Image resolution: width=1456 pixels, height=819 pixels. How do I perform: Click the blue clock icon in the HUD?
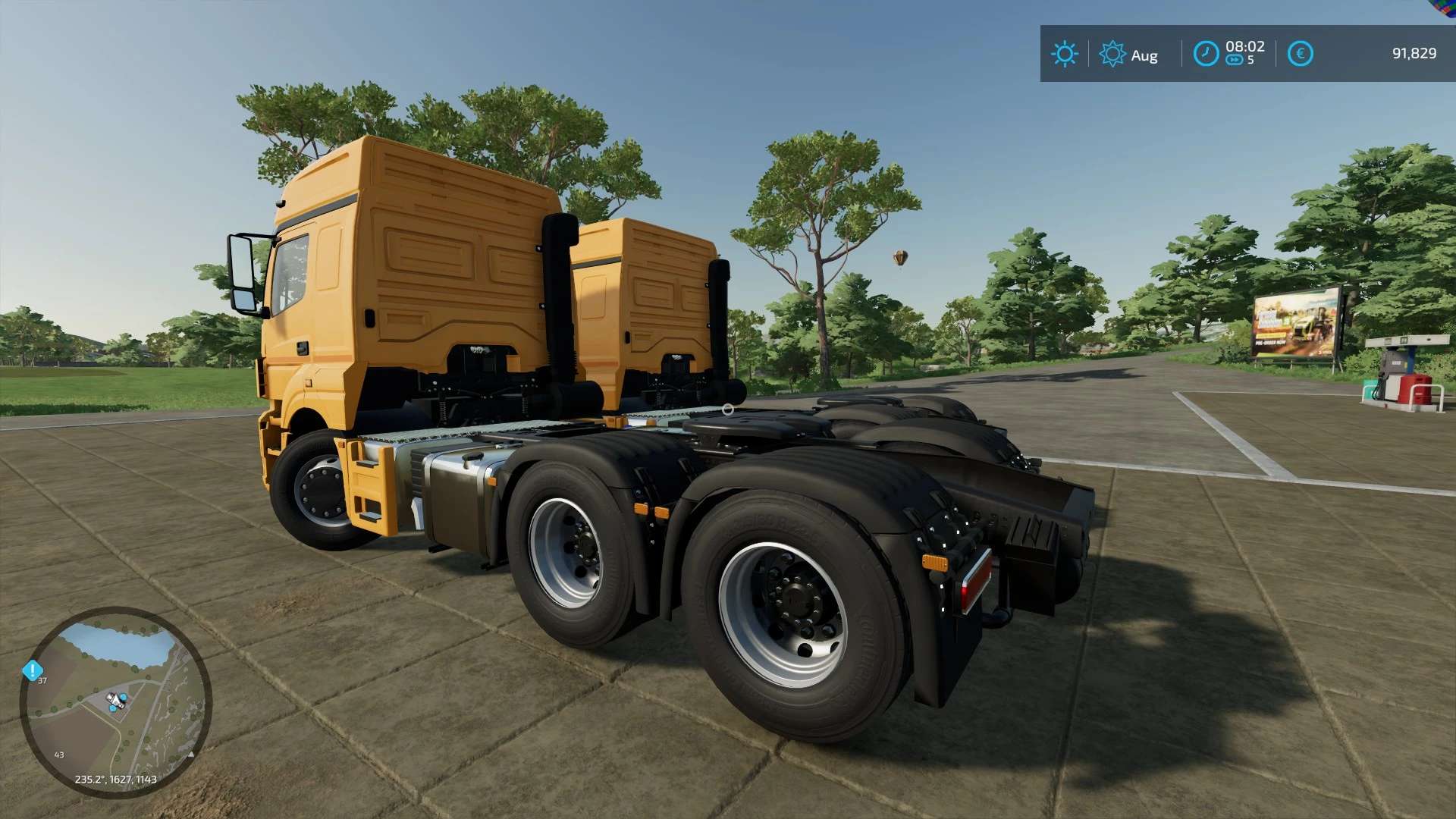click(1206, 51)
